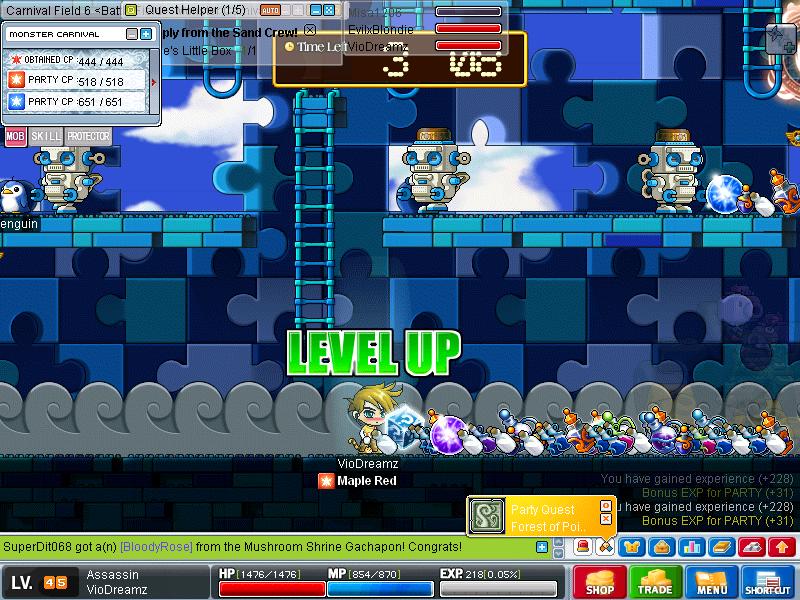Switch to the SKILL tab
The width and height of the screenshot is (800, 600).
44,137
